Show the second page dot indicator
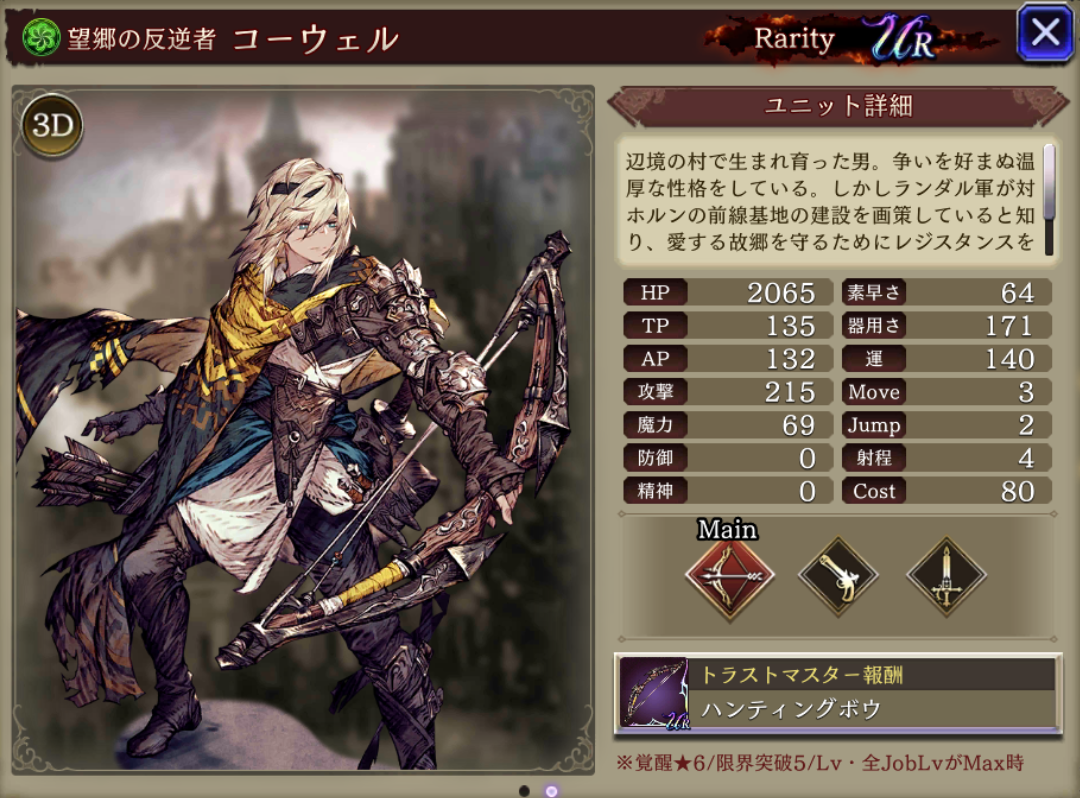This screenshot has height=798, width=1080. [x=551, y=791]
